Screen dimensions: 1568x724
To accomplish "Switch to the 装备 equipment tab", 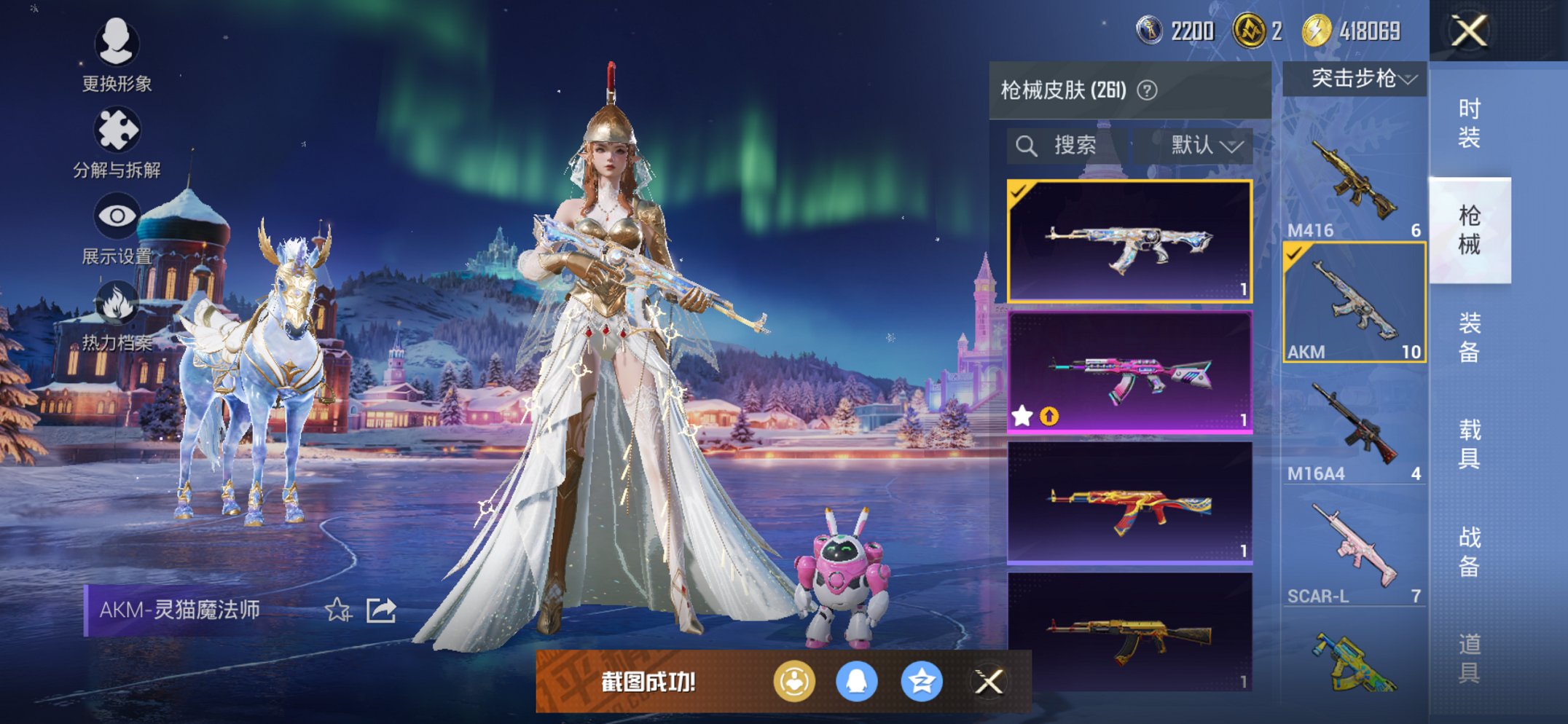I will [1469, 337].
